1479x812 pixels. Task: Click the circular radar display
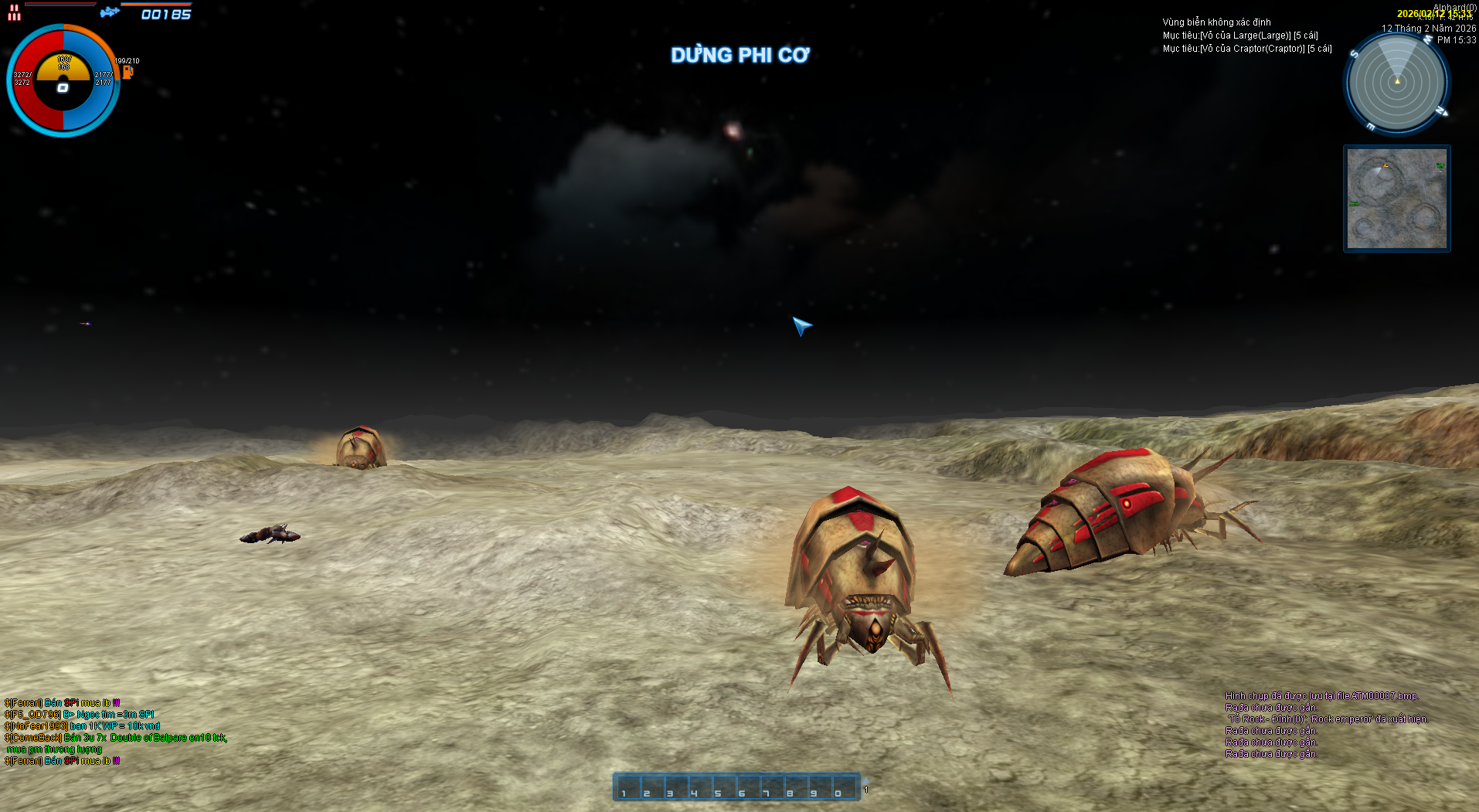[1396, 82]
